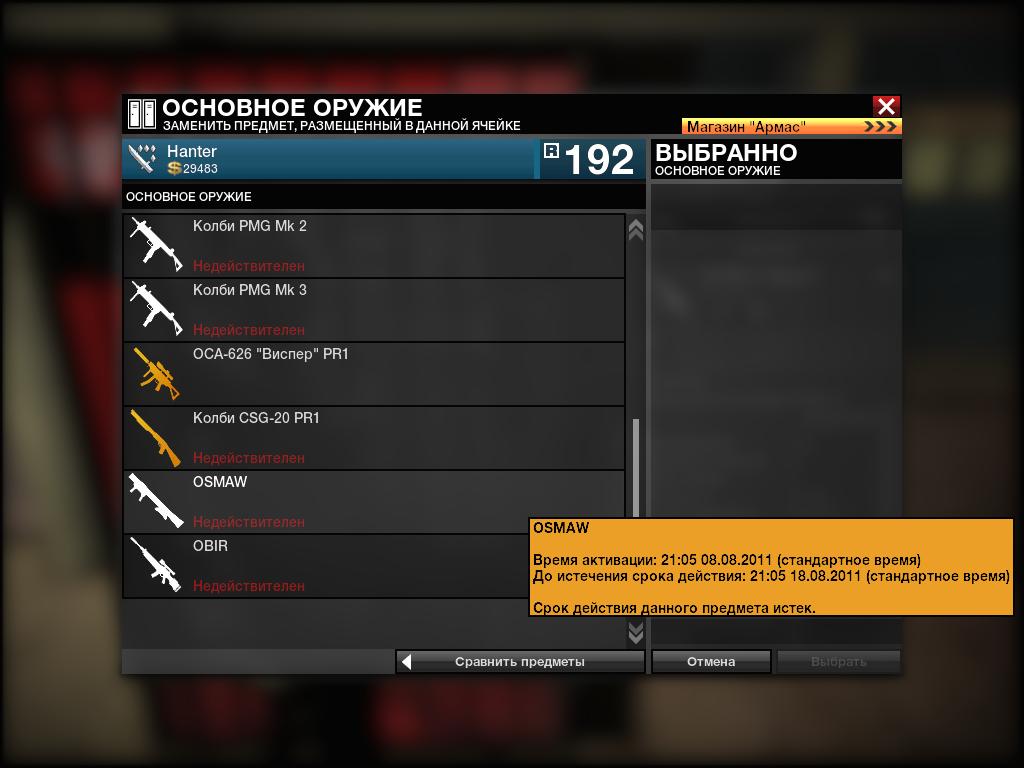Pick the Колби CSG-20 PR1 shotgun

click(374, 437)
